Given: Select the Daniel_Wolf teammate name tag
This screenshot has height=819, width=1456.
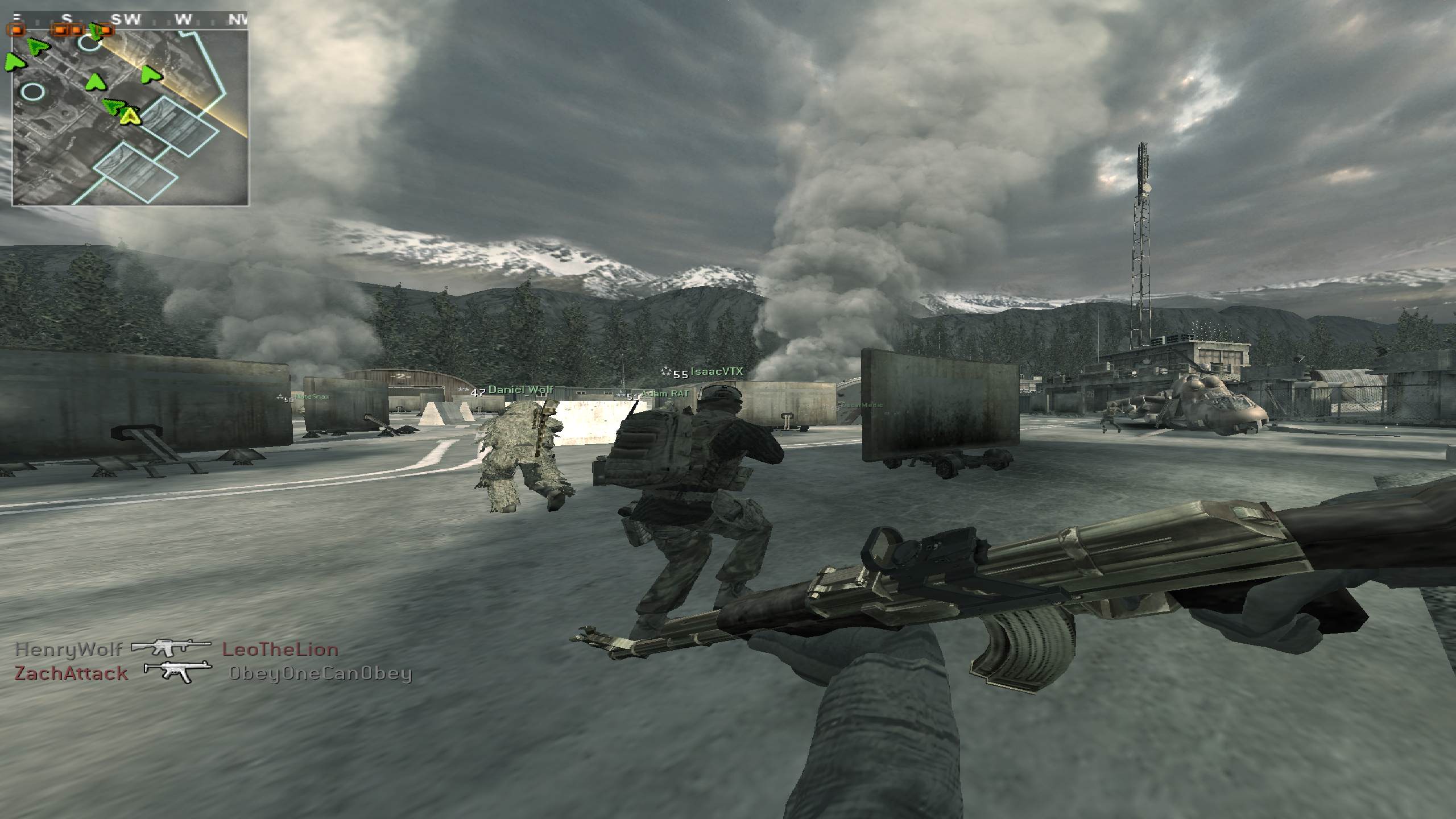Looking at the screenshot, I should click(520, 390).
